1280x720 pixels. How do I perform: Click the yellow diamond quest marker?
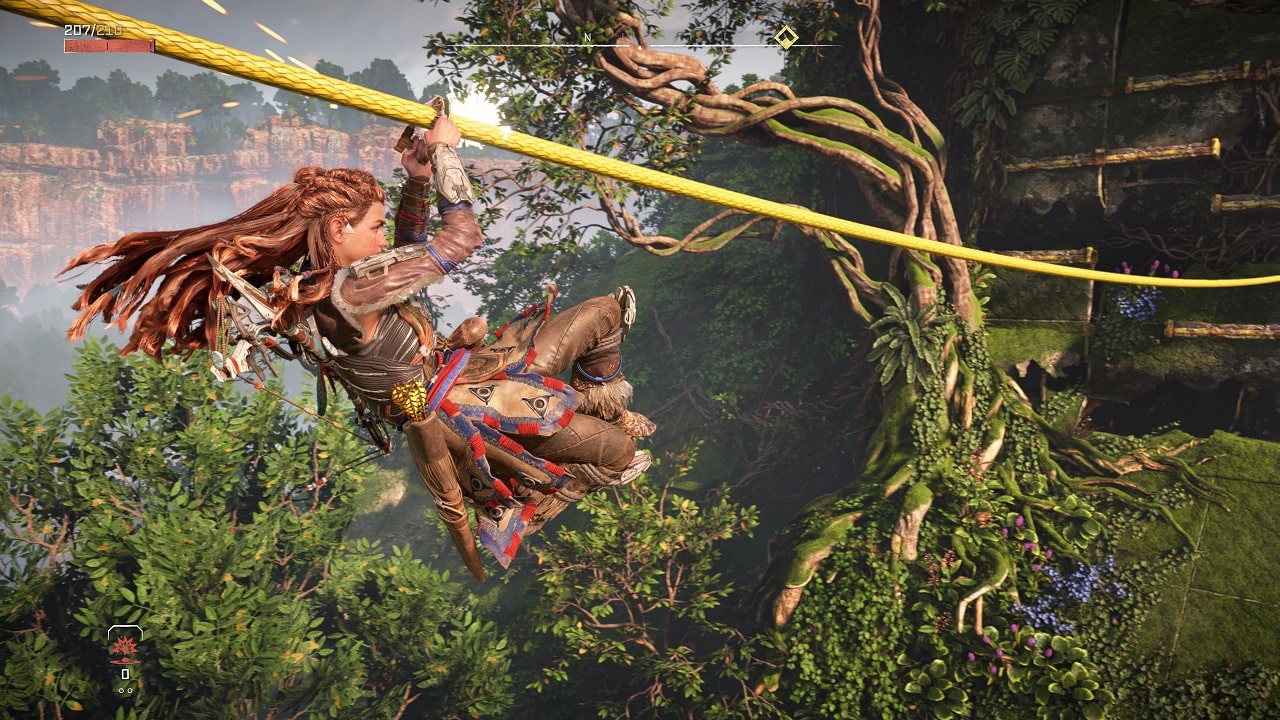coord(786,38)
